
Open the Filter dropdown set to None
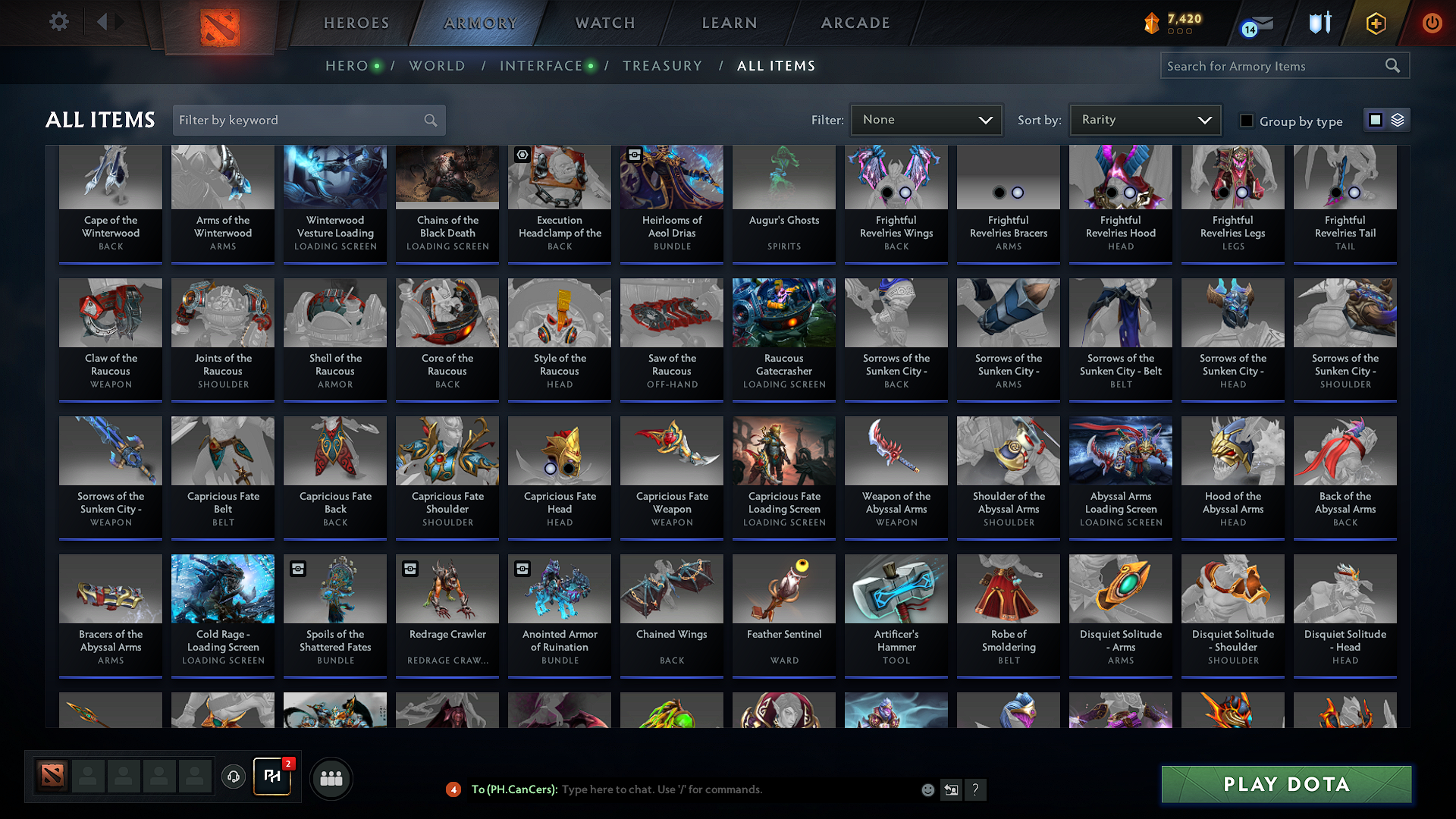(x=926, y=119)
